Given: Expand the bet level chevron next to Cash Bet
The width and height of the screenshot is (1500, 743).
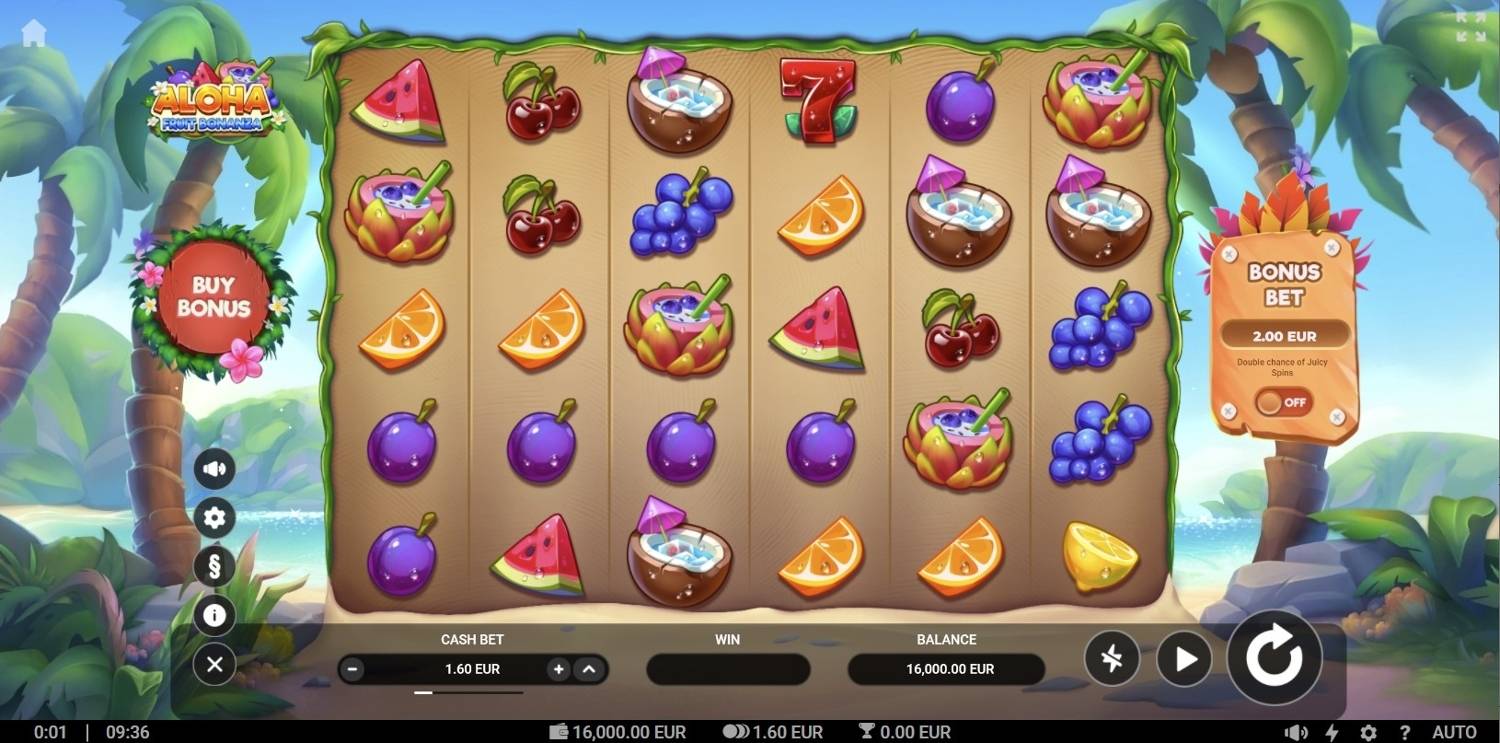Looking at the screenshot, I should tap(591, 669).
